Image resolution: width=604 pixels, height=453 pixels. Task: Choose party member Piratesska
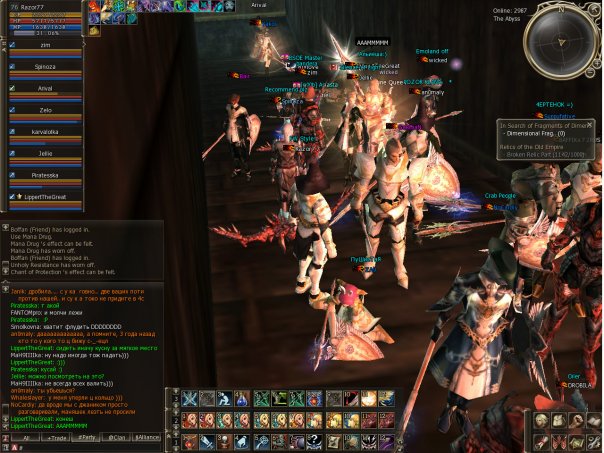[44, 174]
